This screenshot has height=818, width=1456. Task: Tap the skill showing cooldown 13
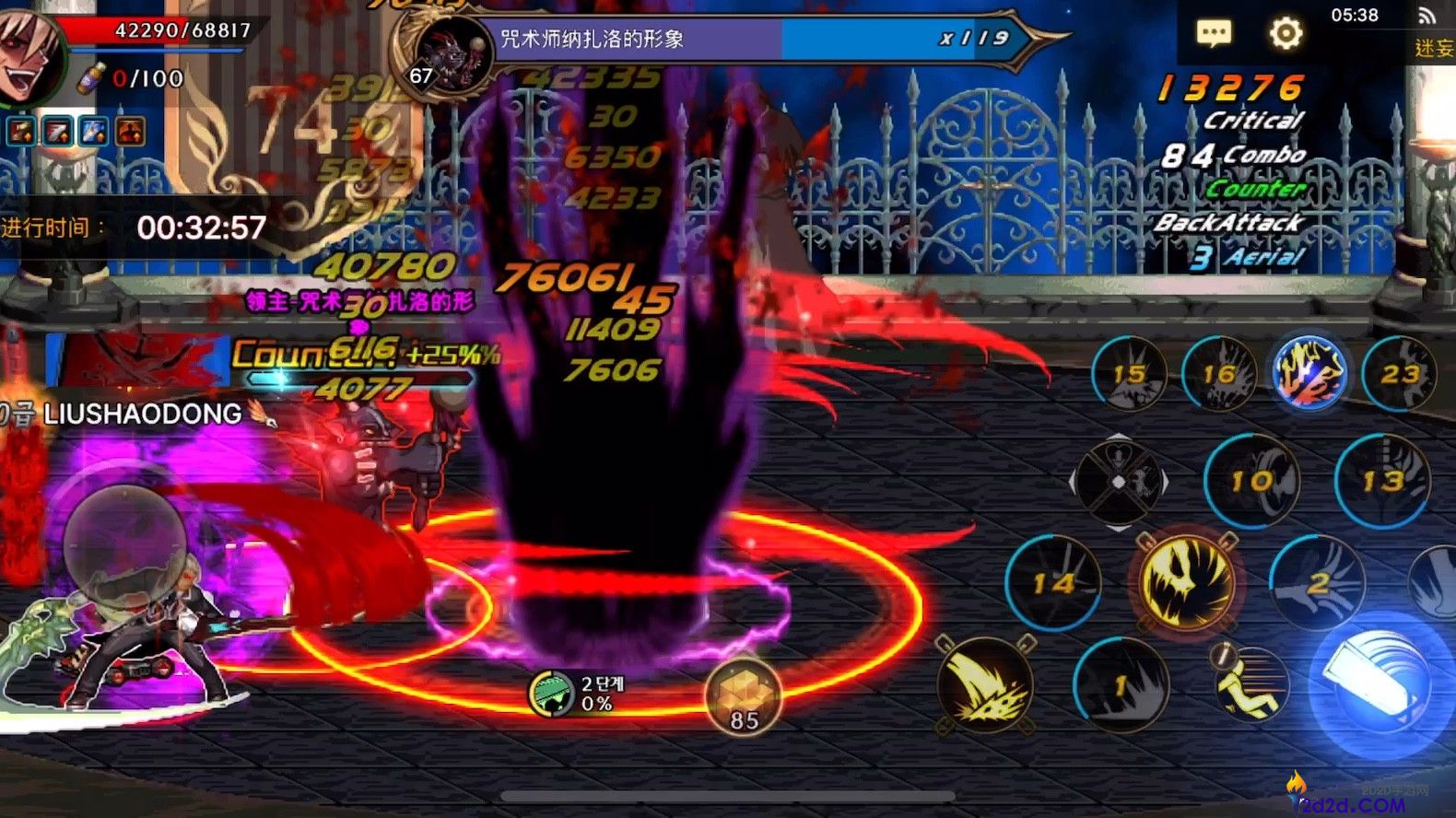tap(1382, 480)
